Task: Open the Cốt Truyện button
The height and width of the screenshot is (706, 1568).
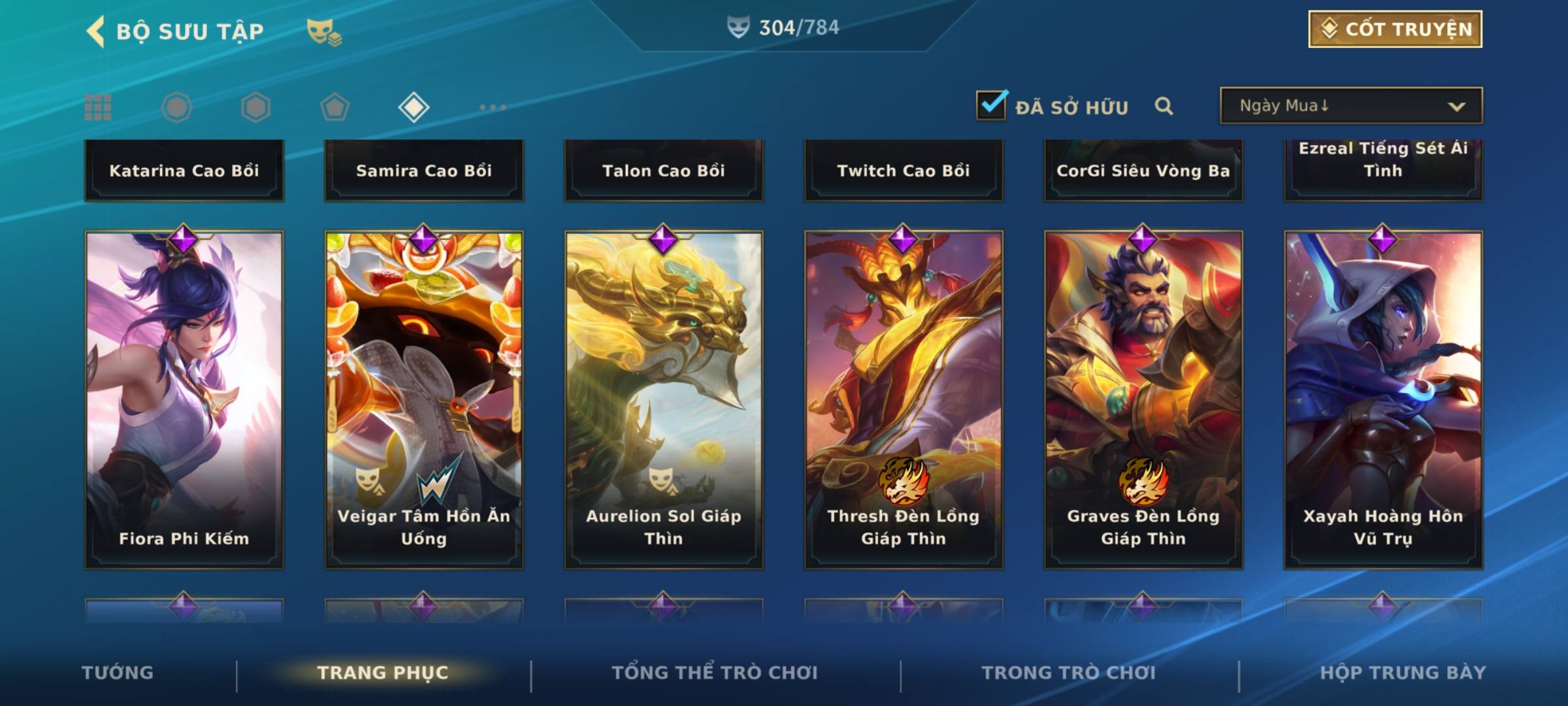Action: (1395, 29)
